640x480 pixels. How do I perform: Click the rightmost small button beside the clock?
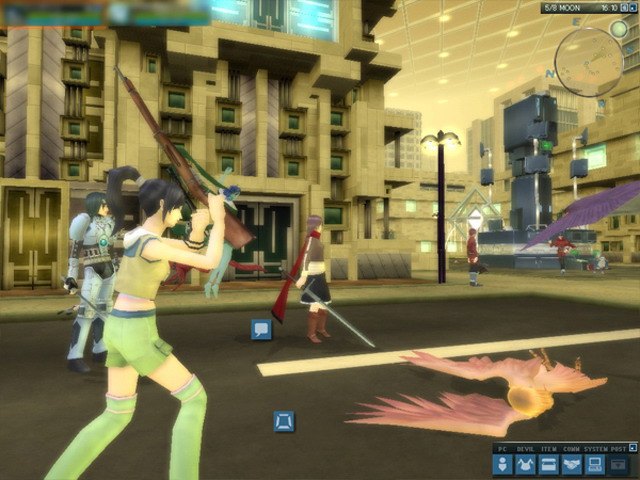coord(634,8)
